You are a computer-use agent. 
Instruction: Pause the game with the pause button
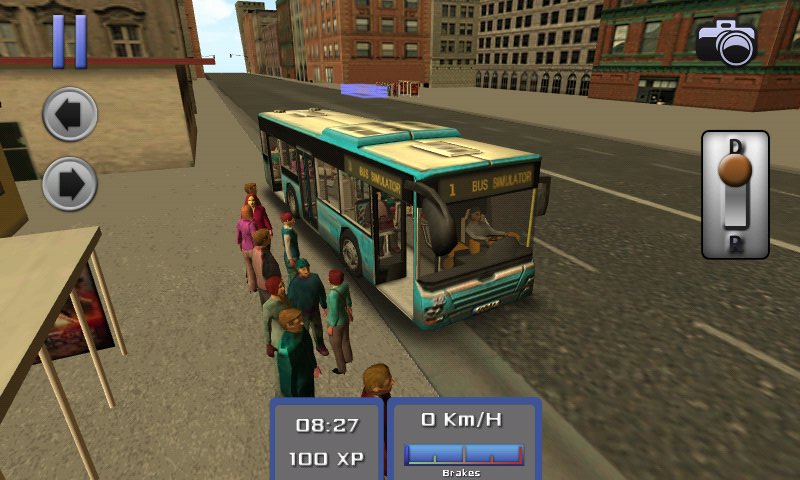click(x=69, y=41)
